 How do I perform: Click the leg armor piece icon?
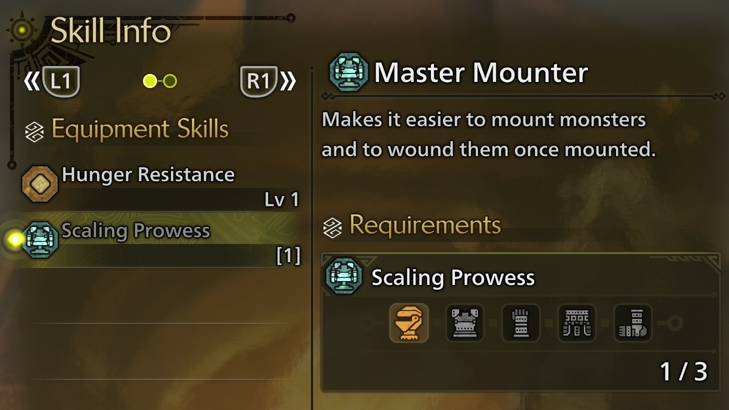(632, 323)
